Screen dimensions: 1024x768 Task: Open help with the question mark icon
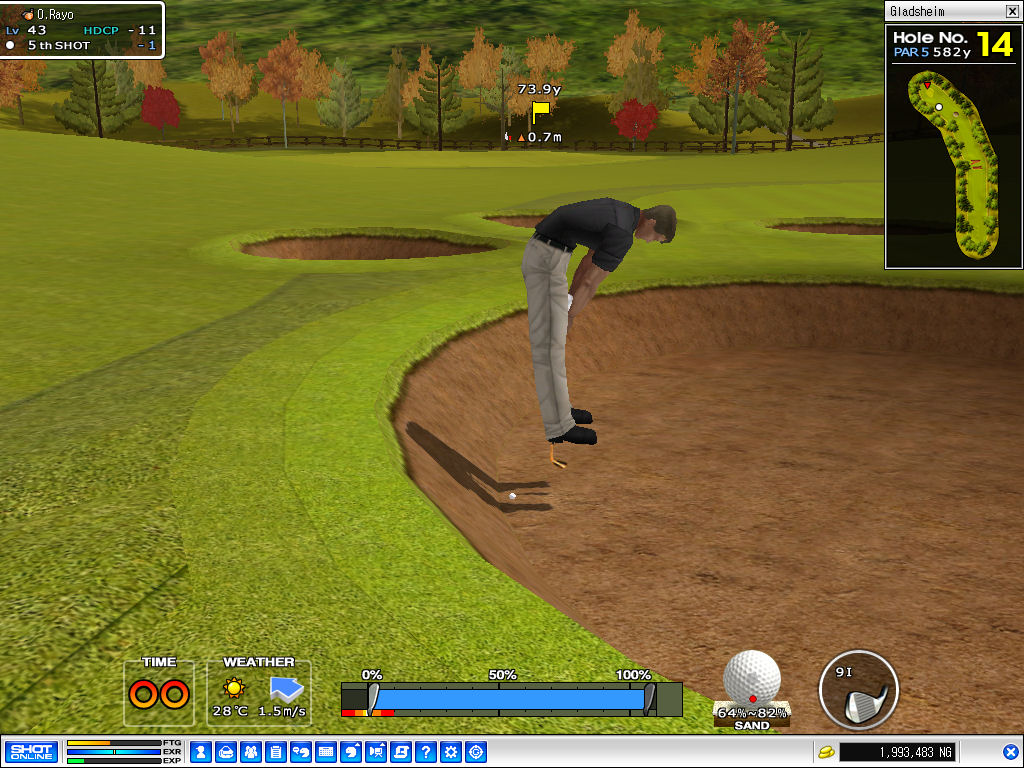426,752
